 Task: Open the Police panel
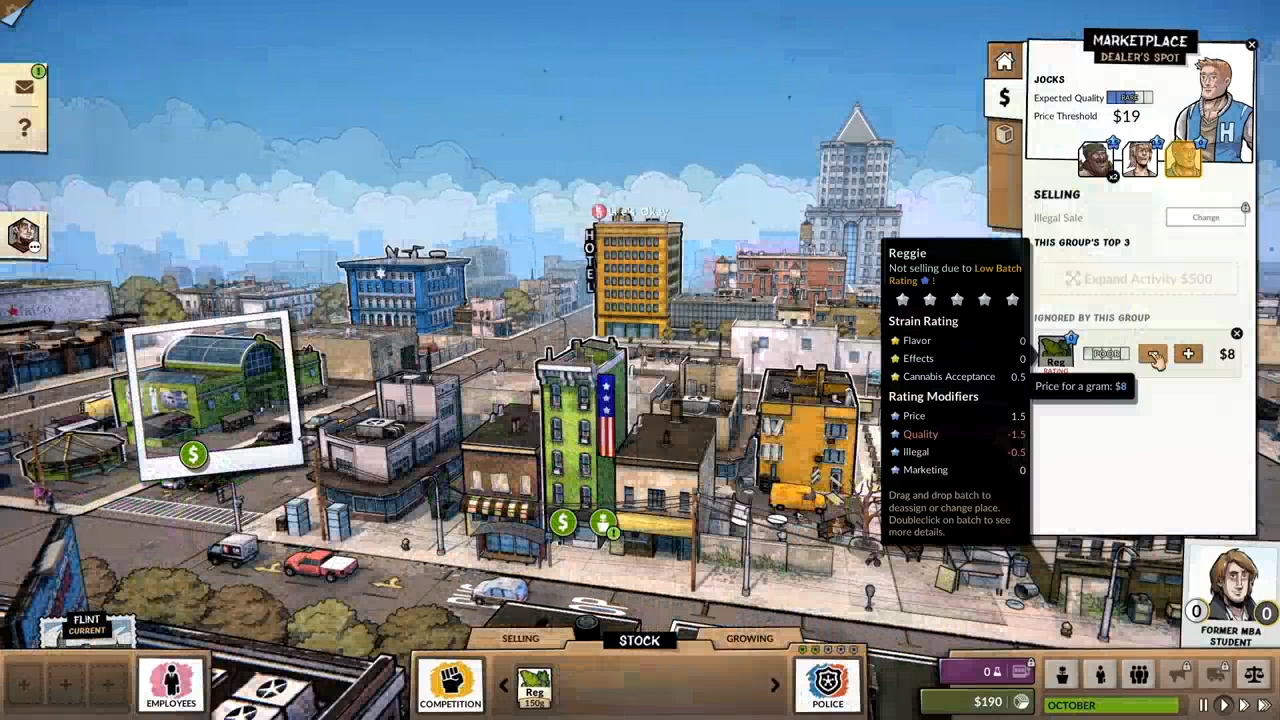pos(828,683)
